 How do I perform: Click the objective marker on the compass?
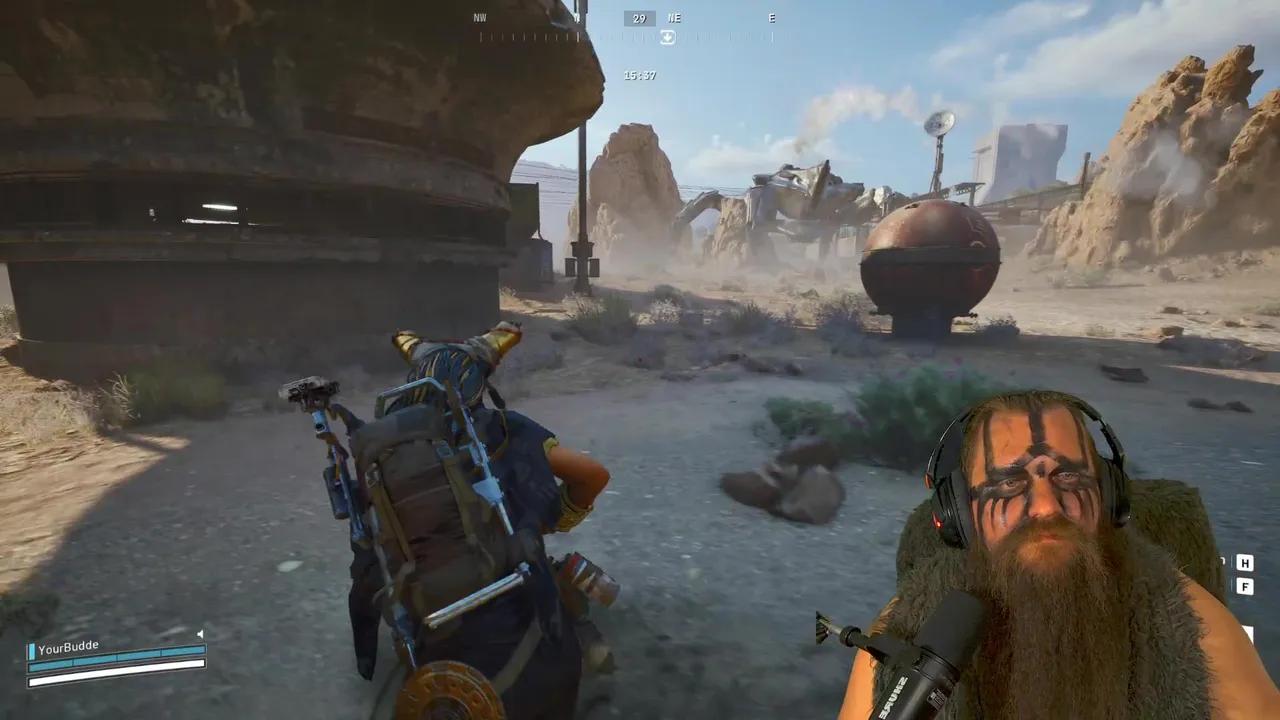tap(667, 37)
